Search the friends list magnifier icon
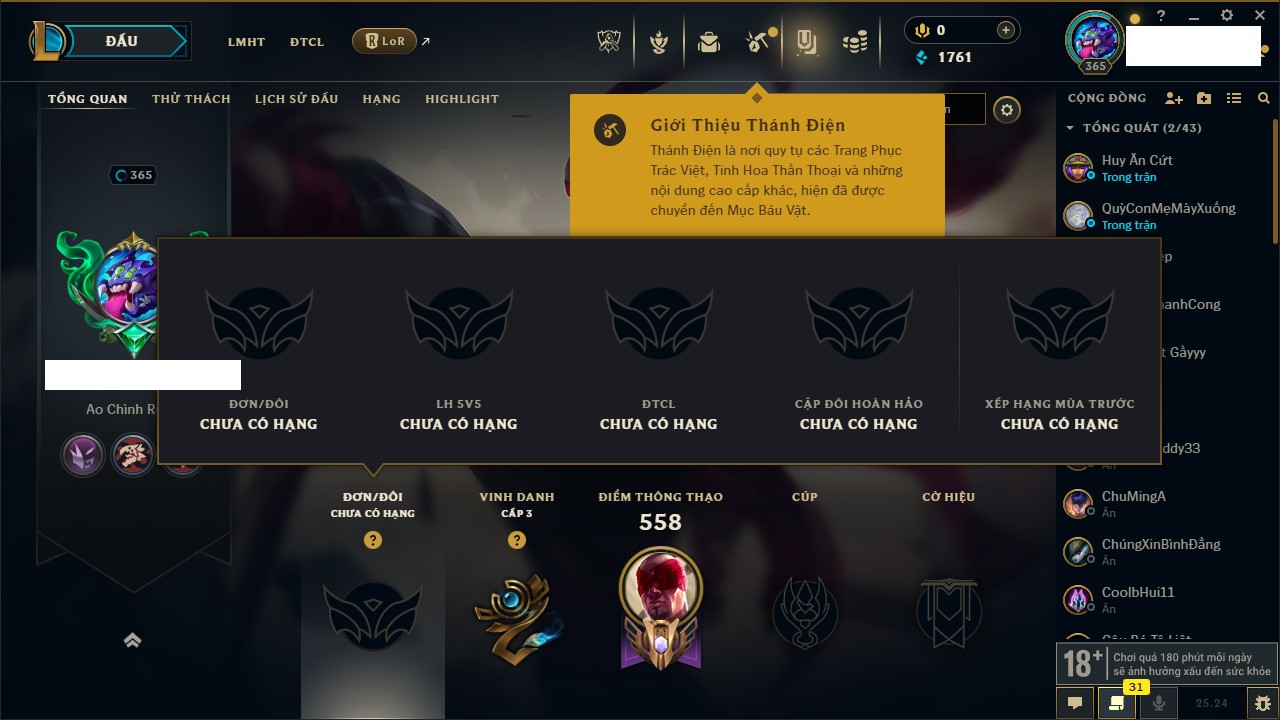Screen dimensions: 1280x720 [1264, 98]
